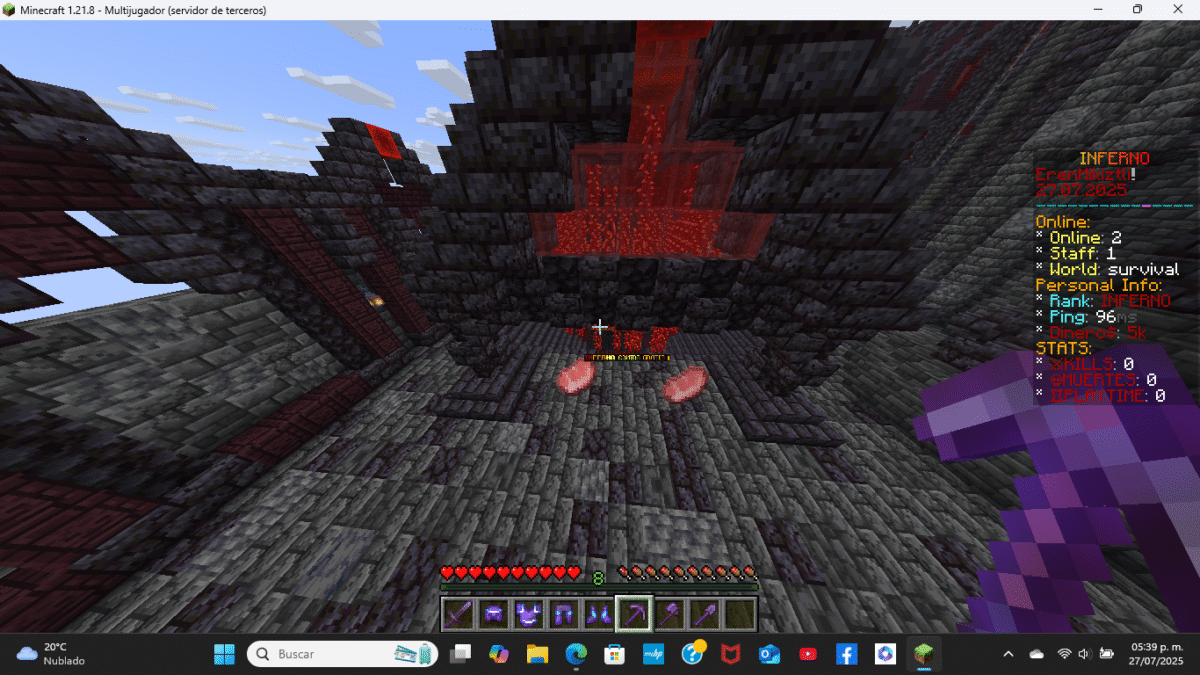Pick the netherite boots hotbar slot

pyautogui.click(x=598, y=614)
